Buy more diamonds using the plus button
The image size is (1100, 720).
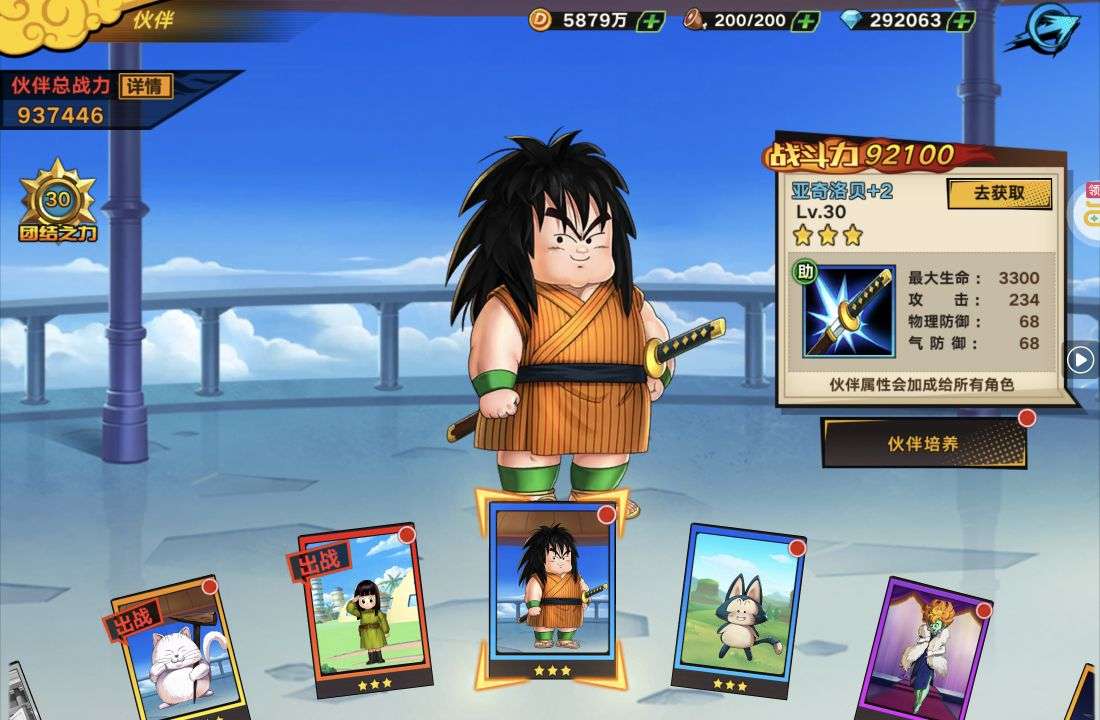[961, 21]
